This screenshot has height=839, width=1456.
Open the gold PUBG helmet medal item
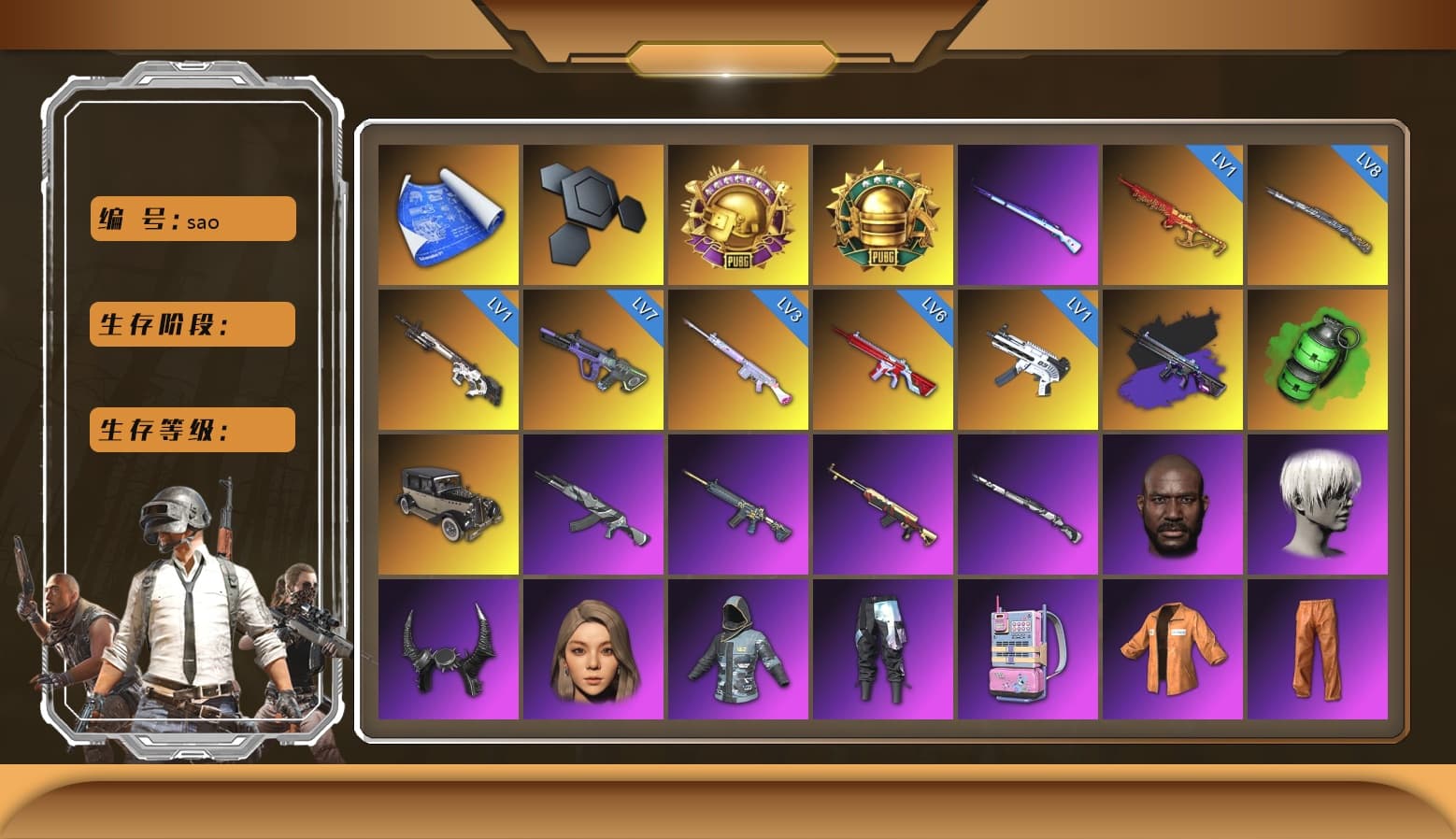738,215
